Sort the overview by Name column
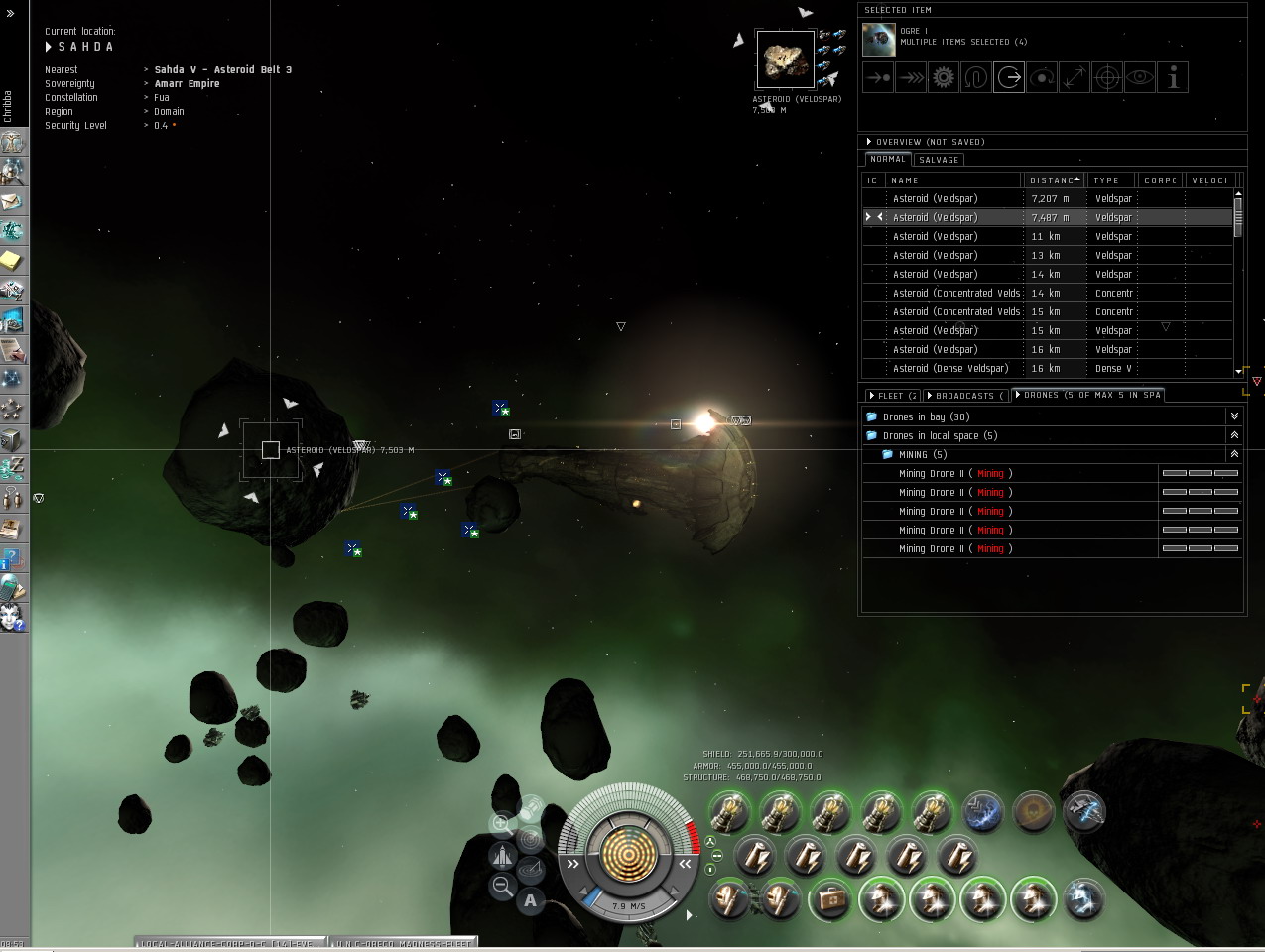 [x=952, y=180]
